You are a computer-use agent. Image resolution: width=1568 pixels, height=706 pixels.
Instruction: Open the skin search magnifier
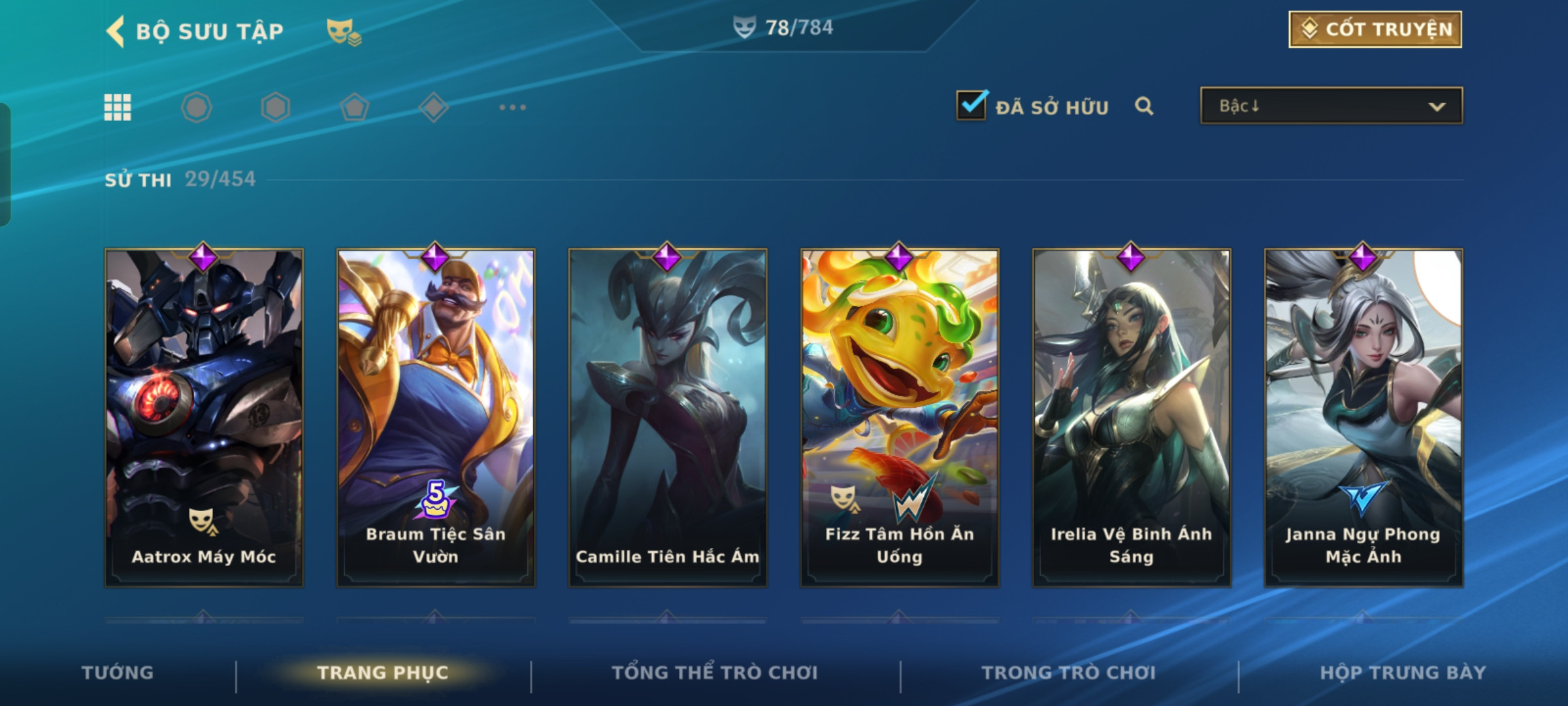[1143, 106]
